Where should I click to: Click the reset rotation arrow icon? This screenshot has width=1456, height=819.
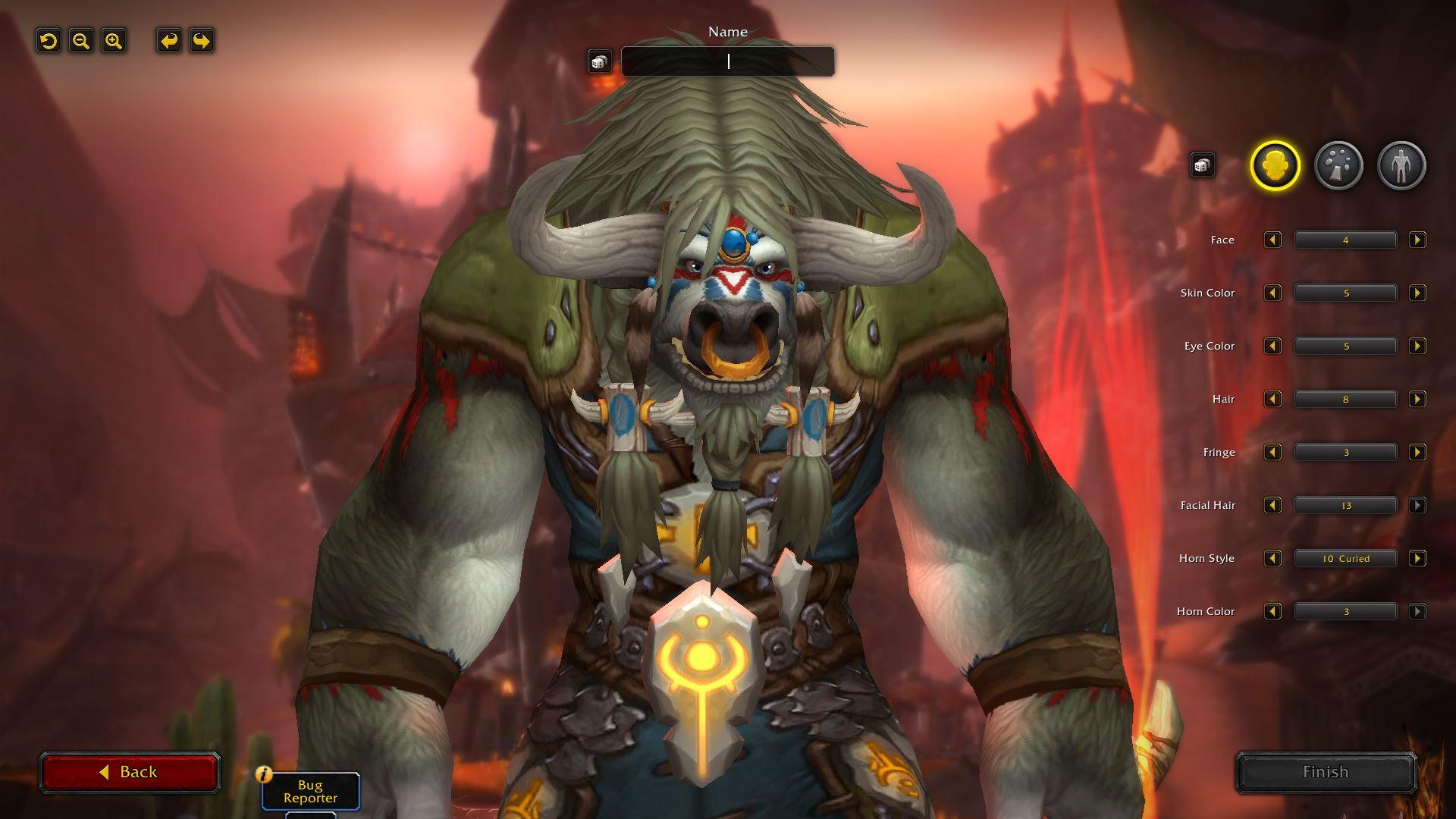click(49, 41)
